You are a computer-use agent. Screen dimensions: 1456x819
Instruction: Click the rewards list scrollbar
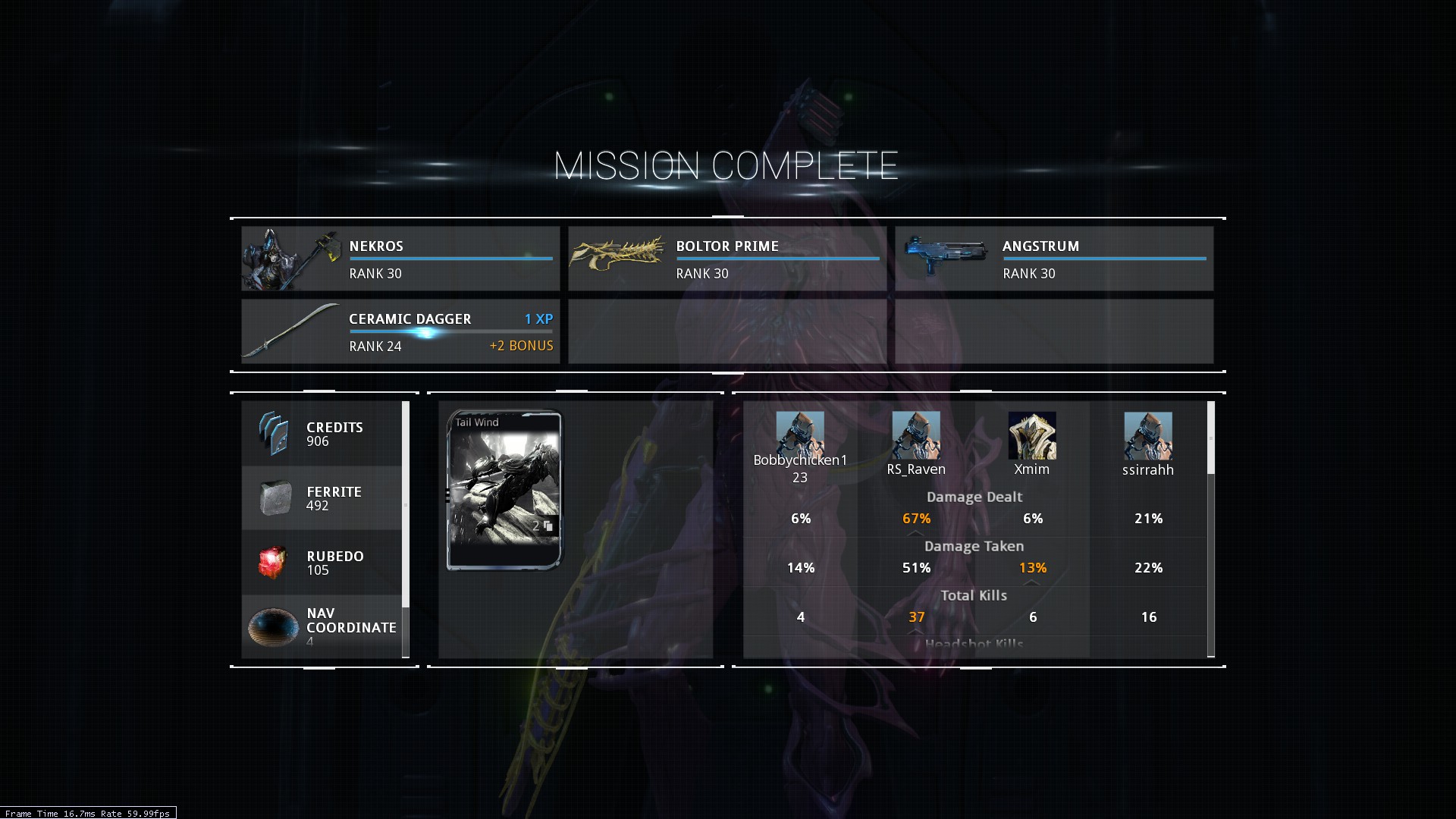click(406, 504)
